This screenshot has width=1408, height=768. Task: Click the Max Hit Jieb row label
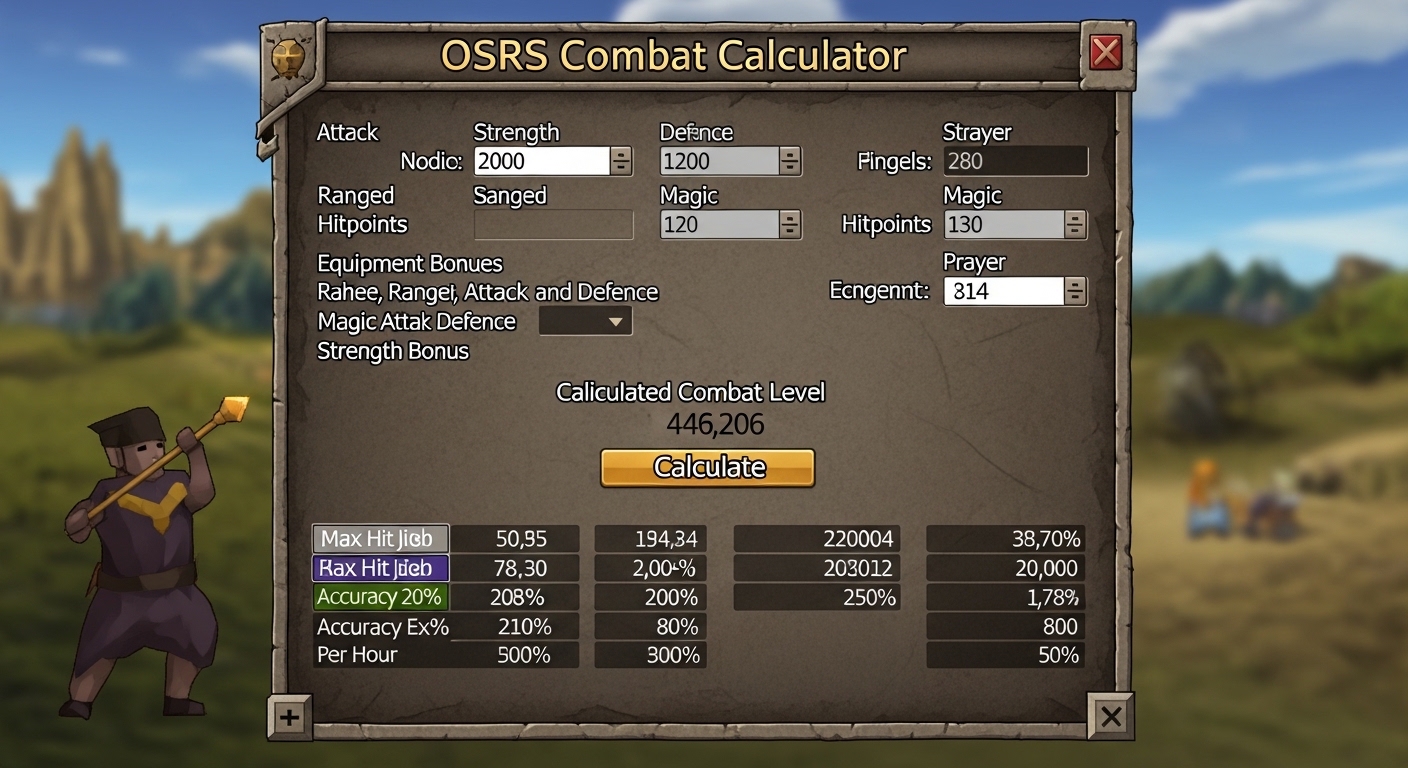380,538
